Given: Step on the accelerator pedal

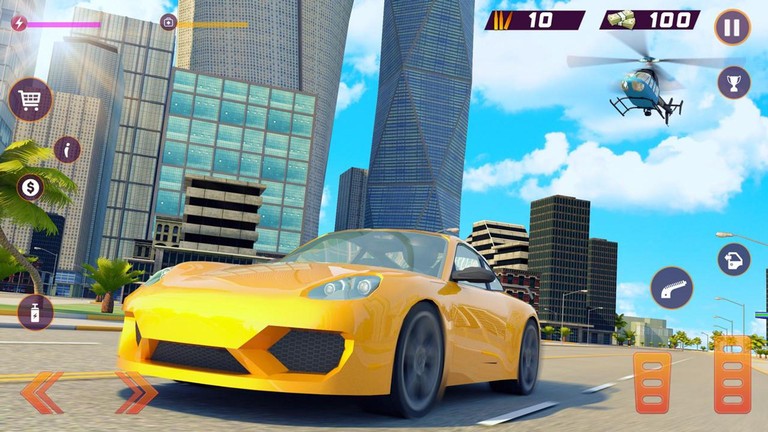Looking at the screenshot, I should 732,374.
